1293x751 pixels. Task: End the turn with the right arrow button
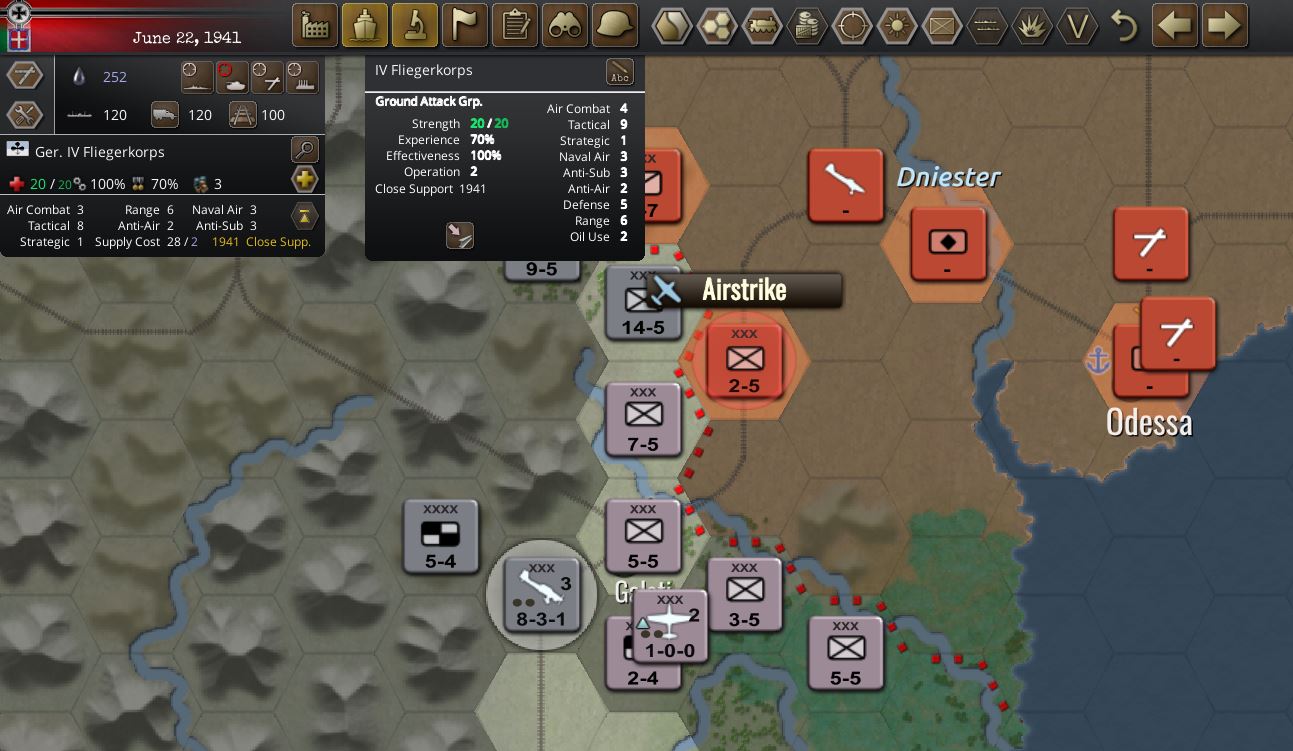pos(1225,25)
